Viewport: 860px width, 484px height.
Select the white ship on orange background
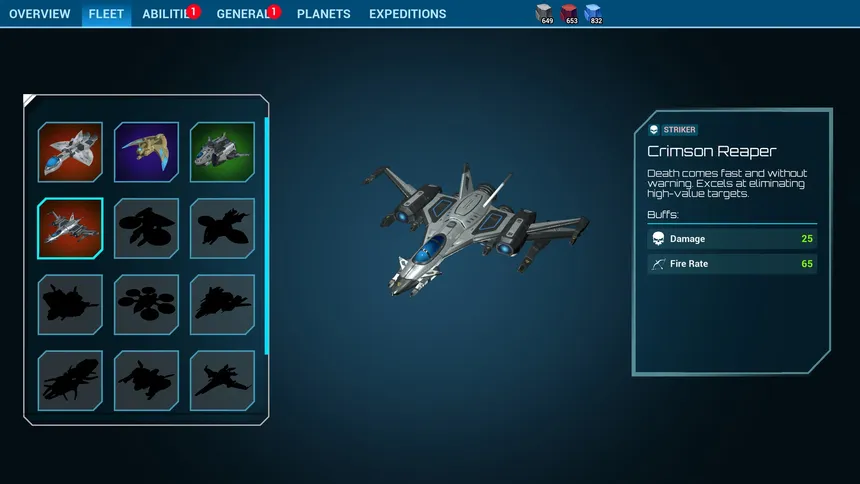(x=70, y=152)
